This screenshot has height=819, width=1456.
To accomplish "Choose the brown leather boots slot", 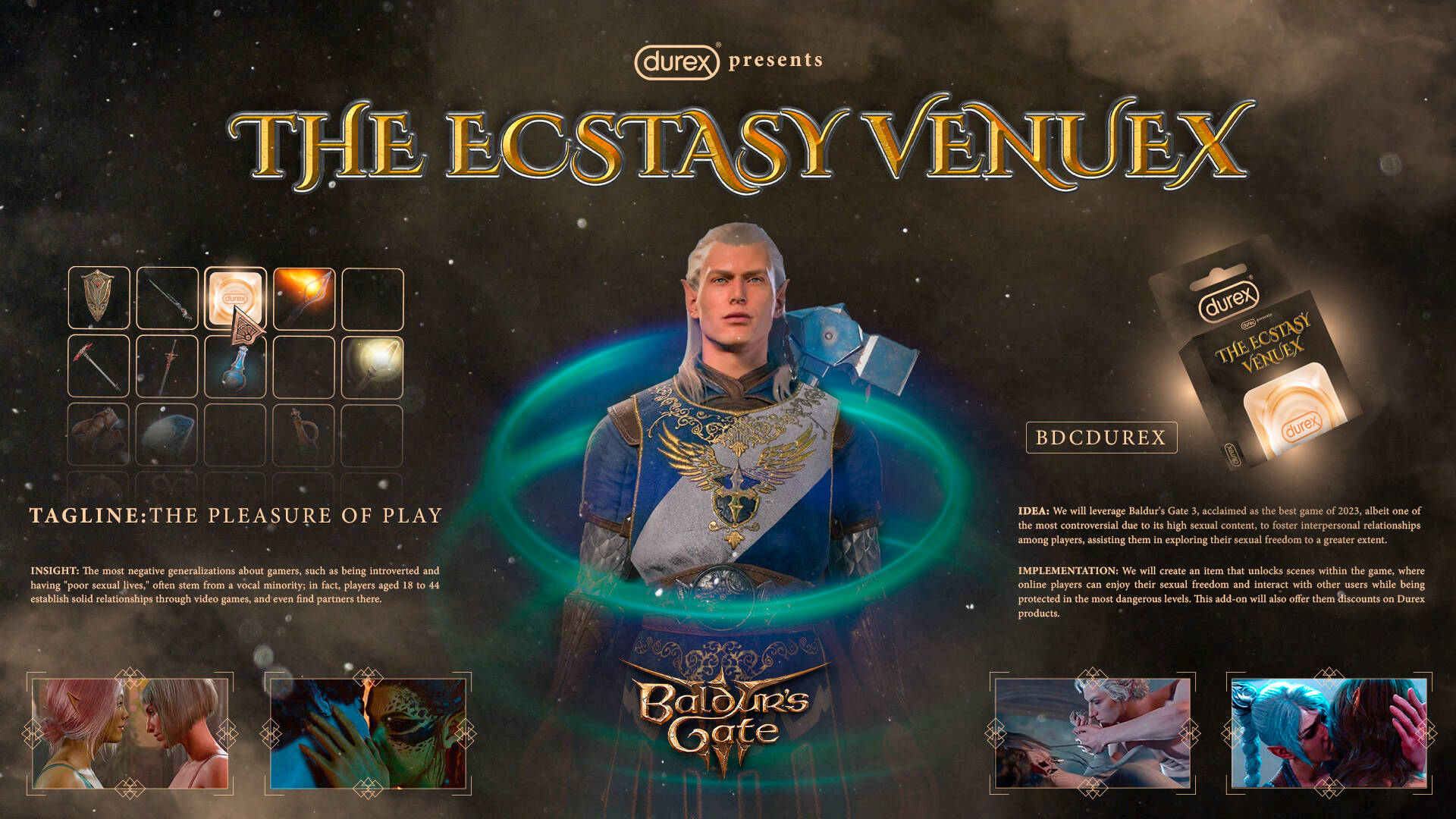I will coord(99,434).
